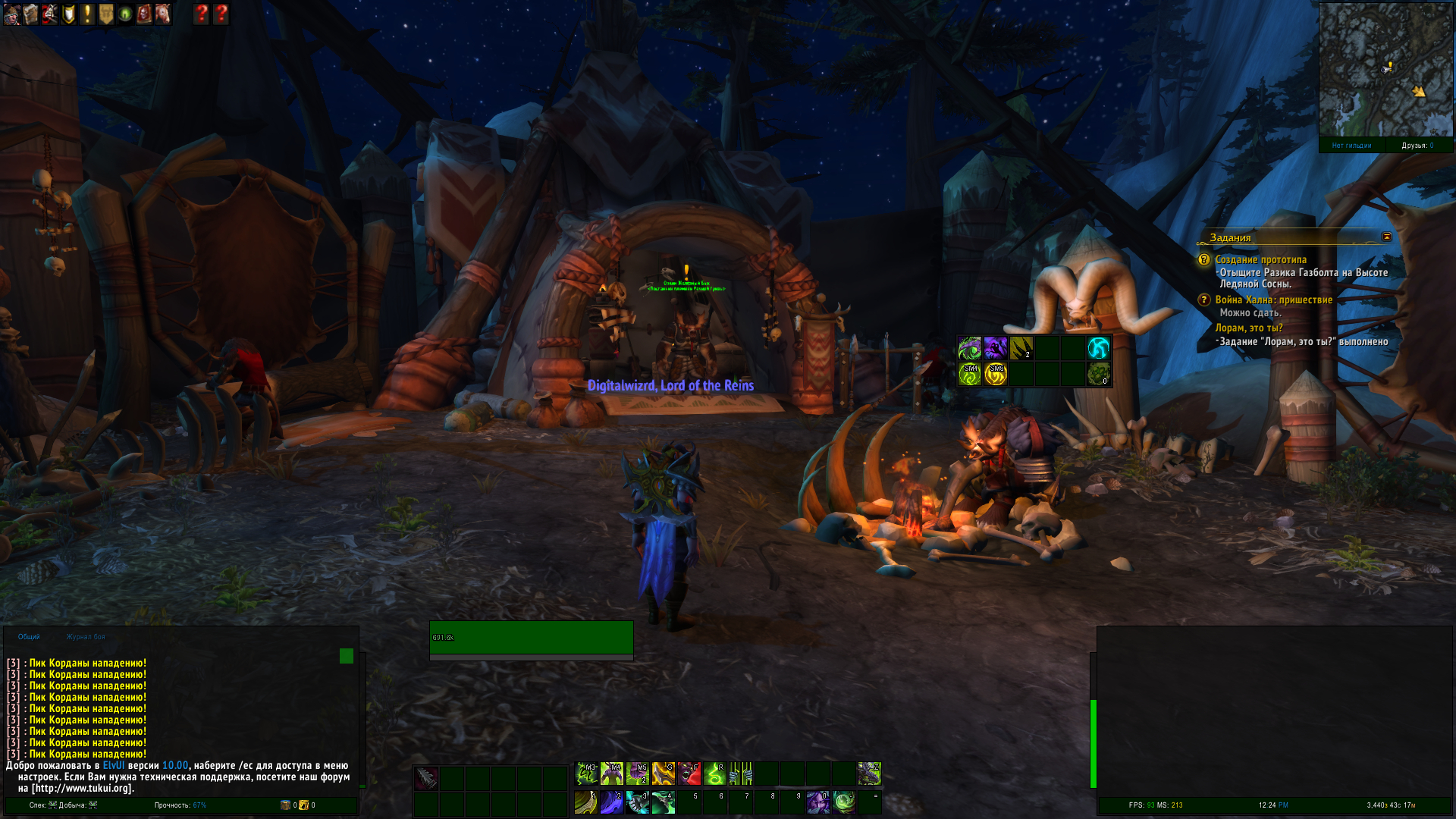This screenshot has width=1456, height=819.
Task: Use the yellow sigil ability labeled SM5
Action: click(x=995, y=374)
